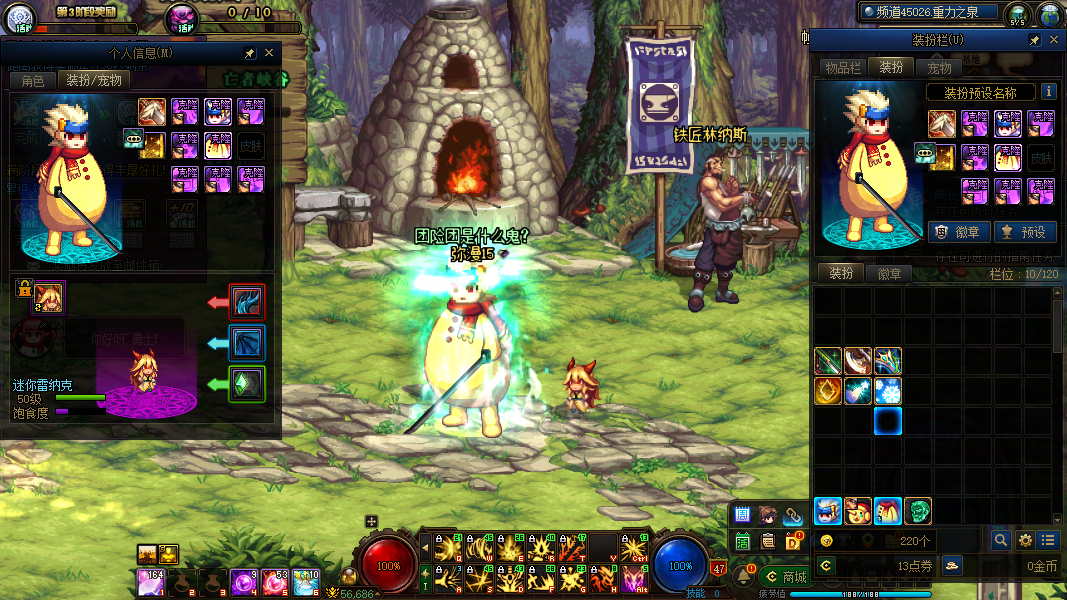Select the green zombie head costume item
Viewport: 1067px width, 600px height.
[x=918, y=511]
